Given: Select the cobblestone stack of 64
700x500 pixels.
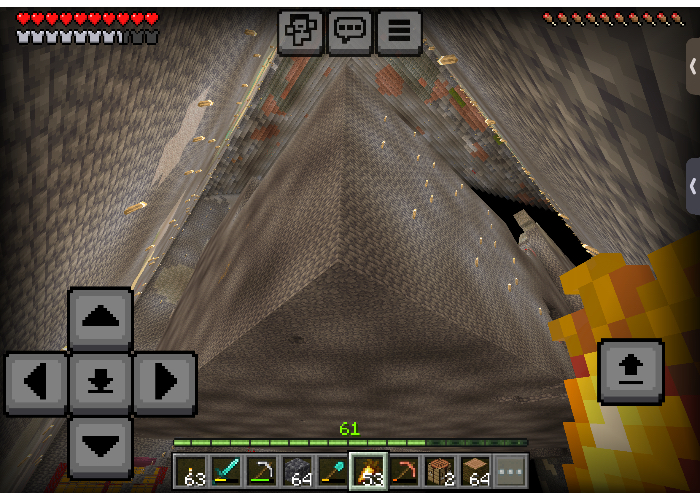Looking at the screenshot, I should pos(297,471).
